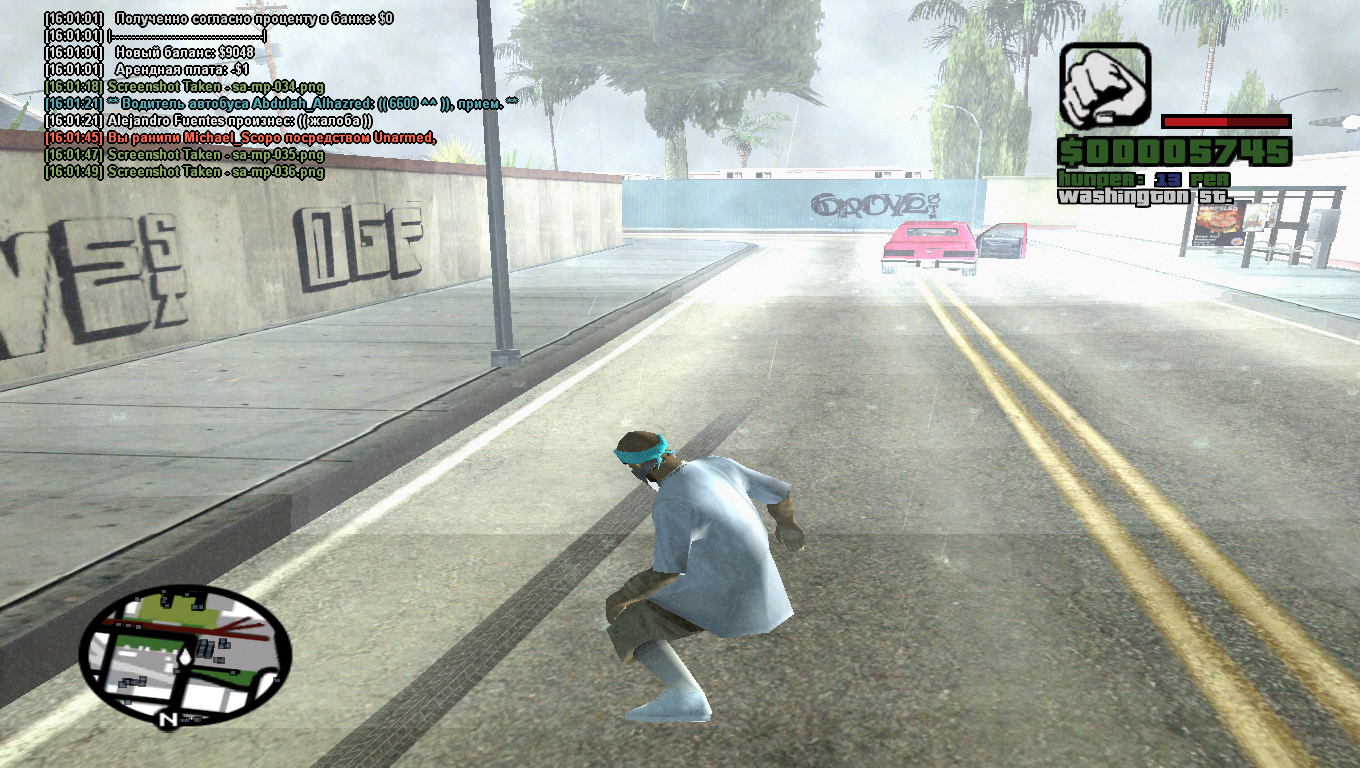Image resolution: width=1360 pixels, height=768 pixels.
Task: Select the Michael_Scopo damage chat line
Action: pyautogui.click(x=240, y=137)
